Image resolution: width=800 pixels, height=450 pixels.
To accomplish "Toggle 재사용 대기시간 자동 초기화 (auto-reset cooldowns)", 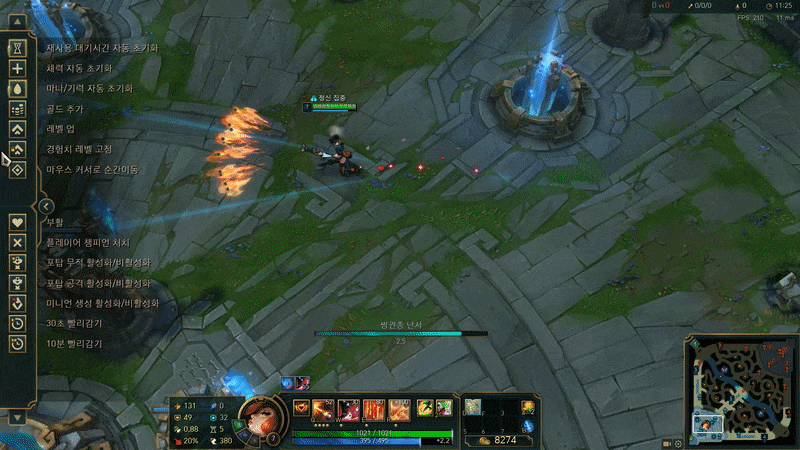I will (x=17, y=47).
